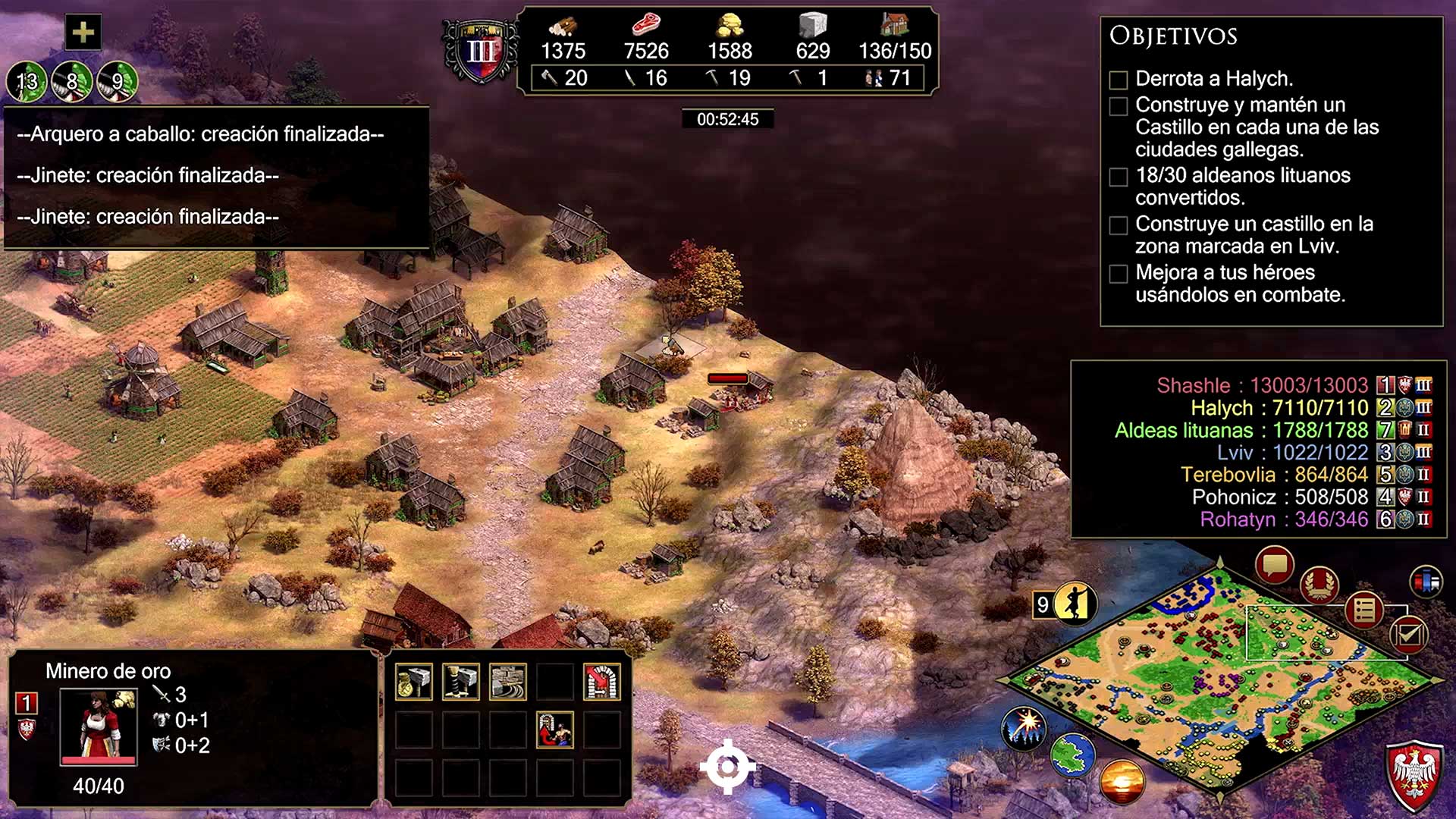
Task: Click the red-arrow gate garrison command
Action: (601, 681)
